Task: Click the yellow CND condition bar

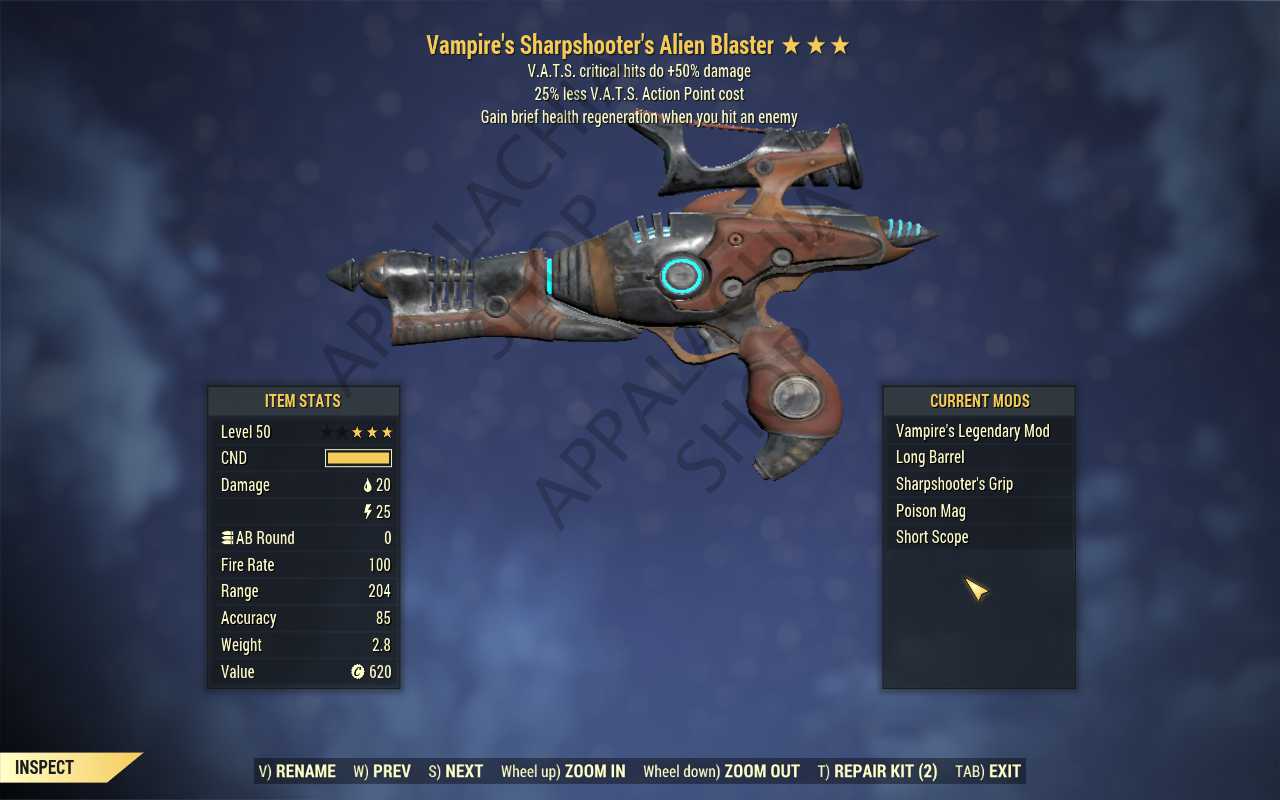Action: click(356, 458)
